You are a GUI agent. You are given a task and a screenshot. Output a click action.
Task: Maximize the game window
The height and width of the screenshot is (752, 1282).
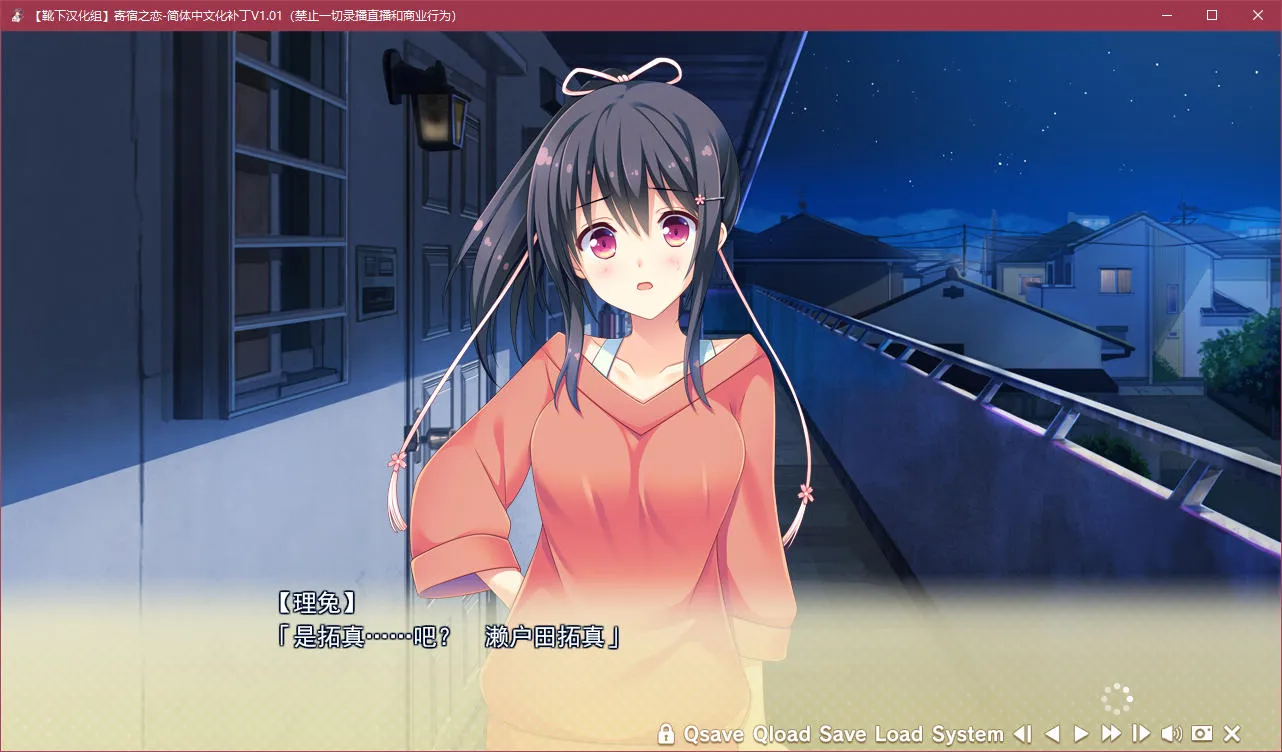1212,15
